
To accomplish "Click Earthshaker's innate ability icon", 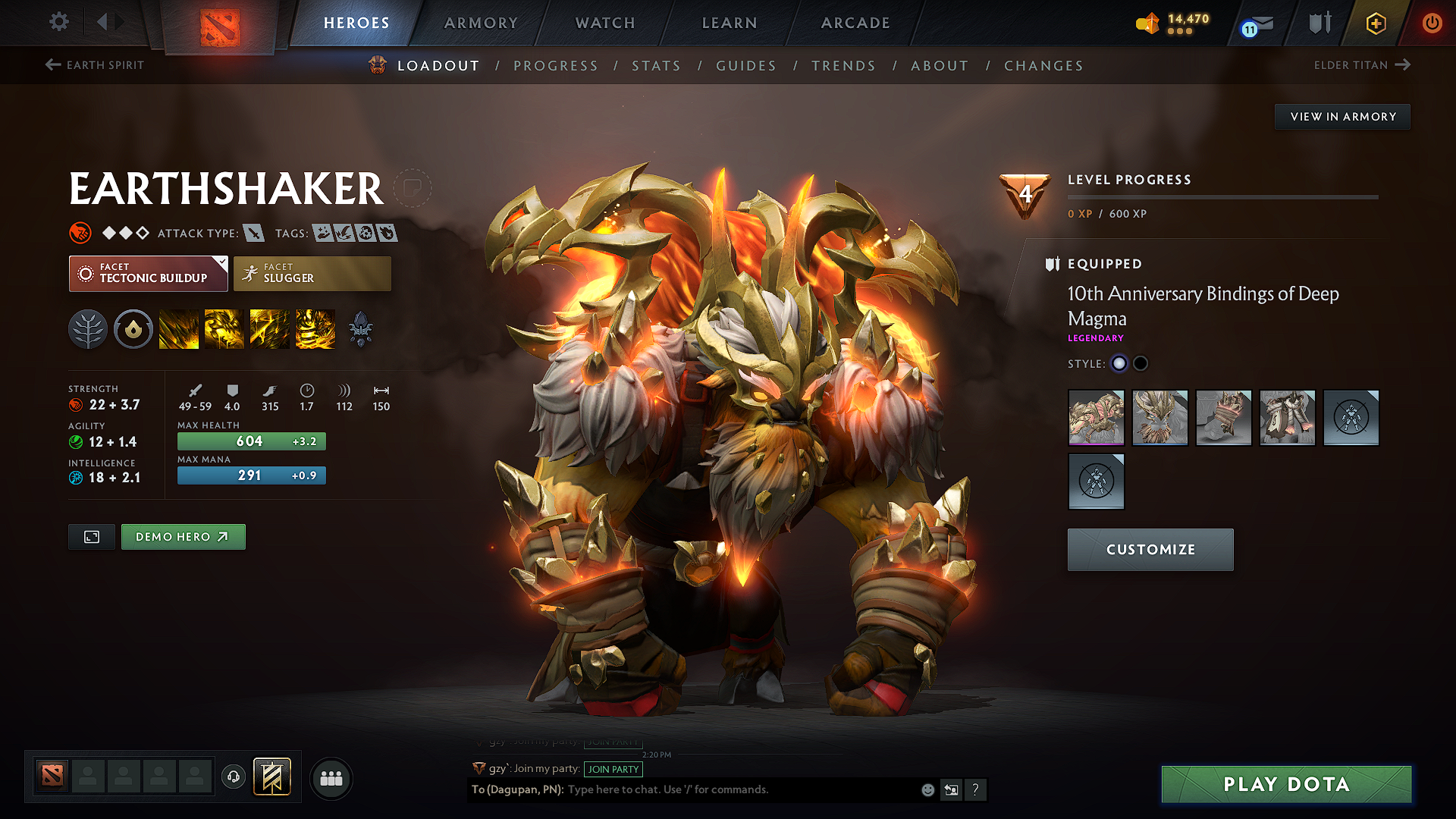I will (133, 328).
